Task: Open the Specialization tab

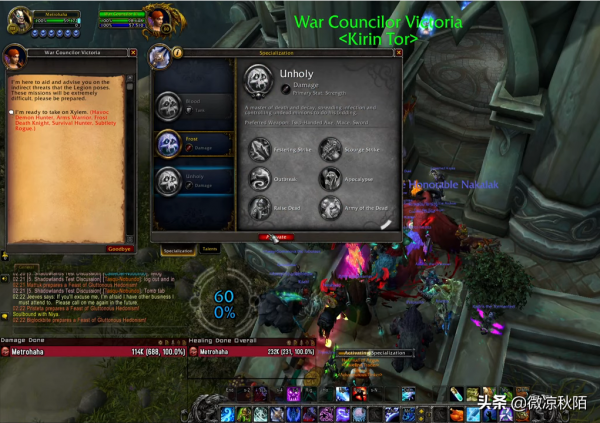Action: (178, 249)
